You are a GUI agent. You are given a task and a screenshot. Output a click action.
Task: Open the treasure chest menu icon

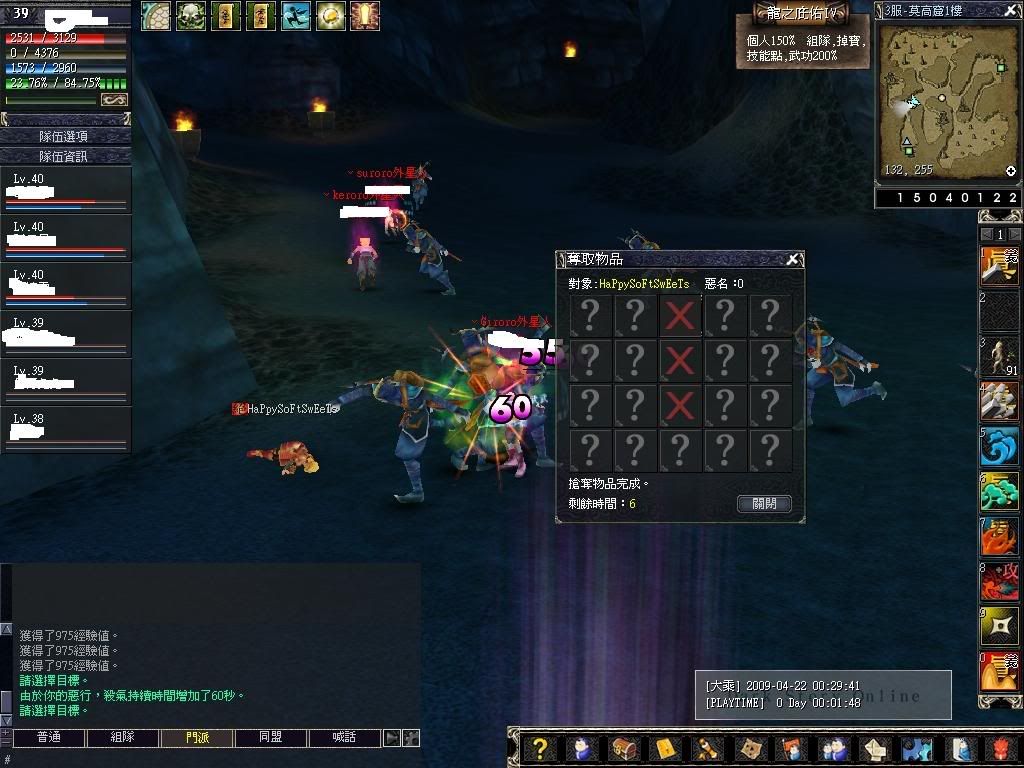[623, 749]
